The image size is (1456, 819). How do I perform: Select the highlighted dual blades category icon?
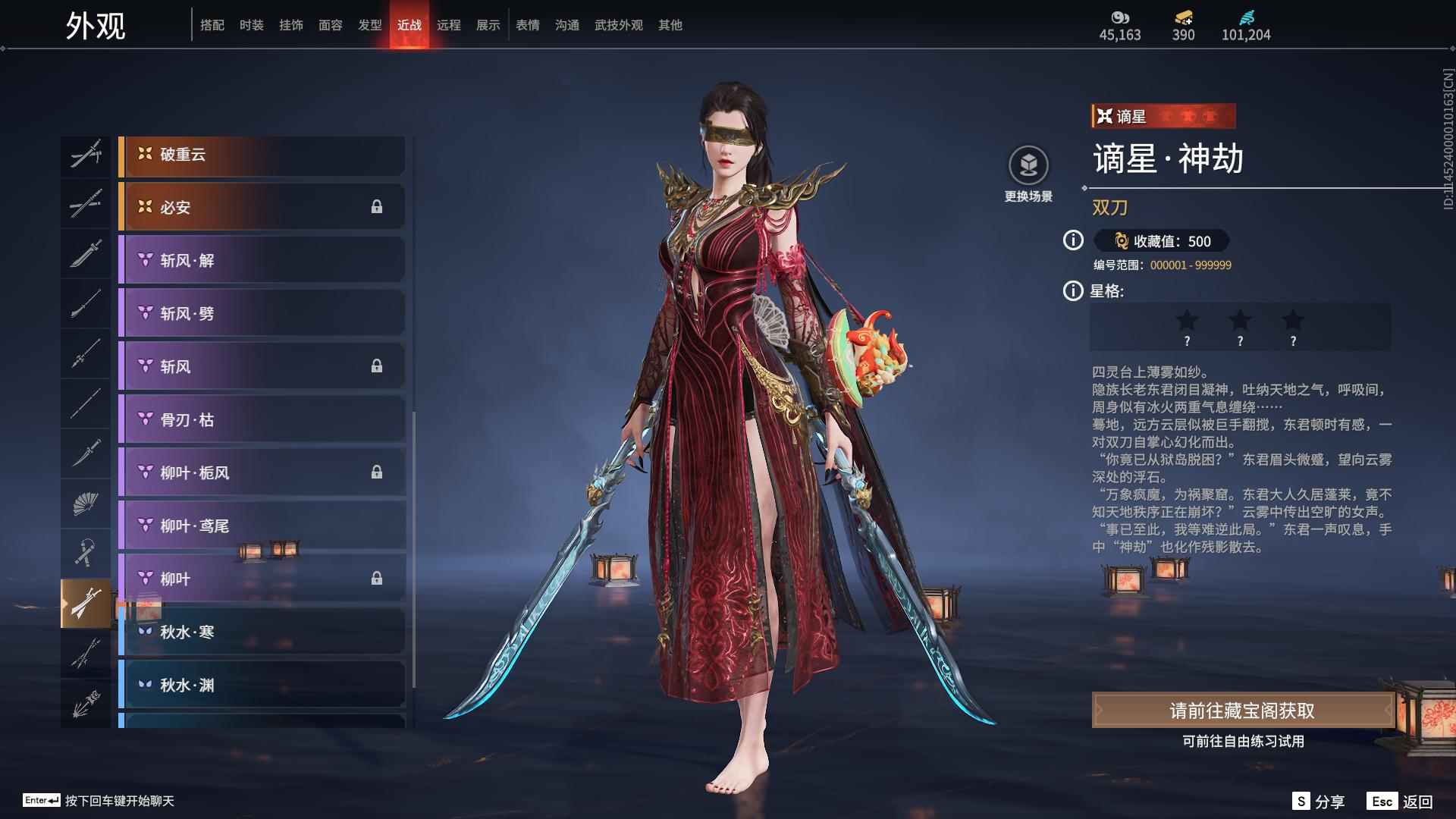point(86,603)
